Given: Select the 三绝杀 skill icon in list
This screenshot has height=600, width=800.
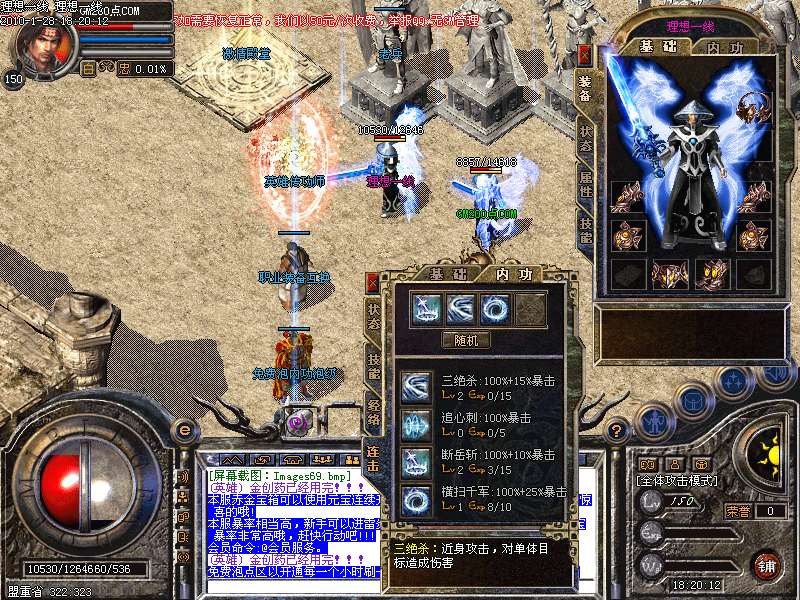Looking at the screenshot, I should pyautogui.click(x=416, y=387).
